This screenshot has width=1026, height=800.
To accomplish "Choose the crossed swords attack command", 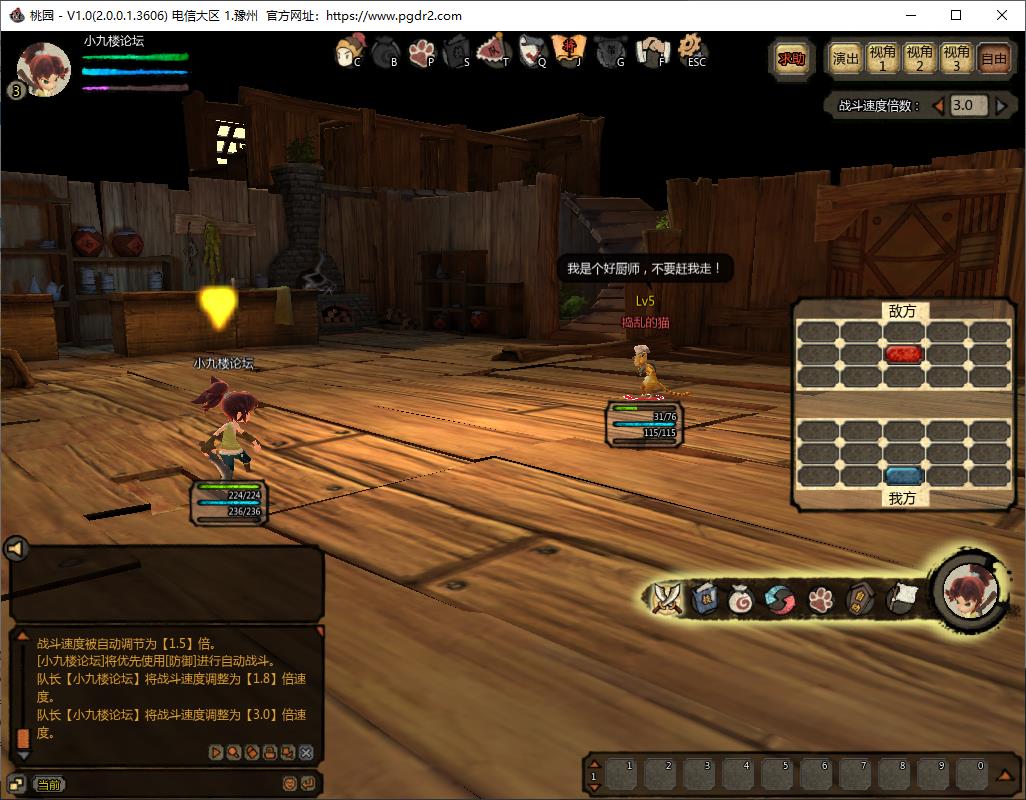I will (x=666, y=598).
